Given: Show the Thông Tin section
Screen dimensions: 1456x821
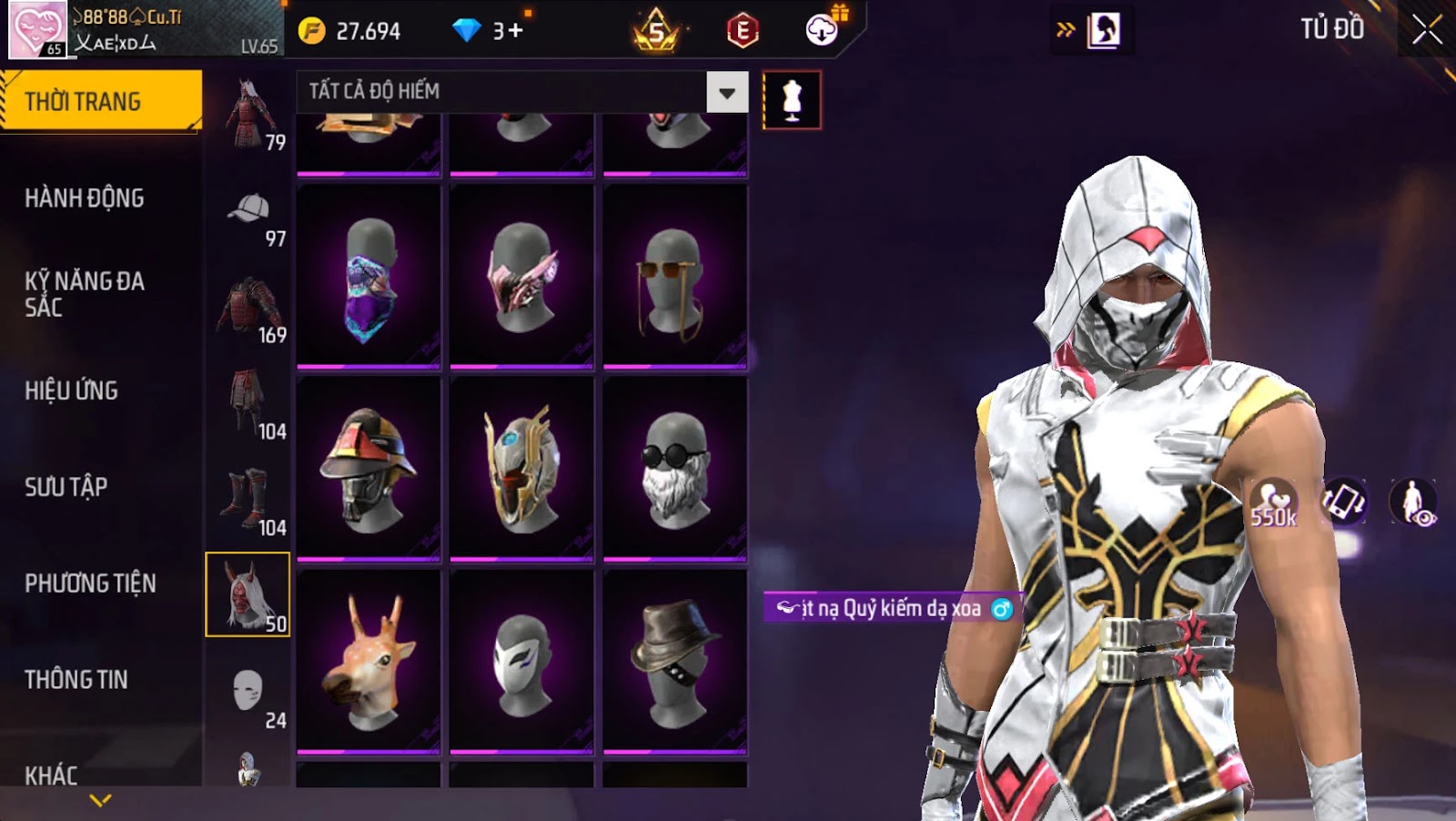Looking at the screenshot, I should pos(76,680).
